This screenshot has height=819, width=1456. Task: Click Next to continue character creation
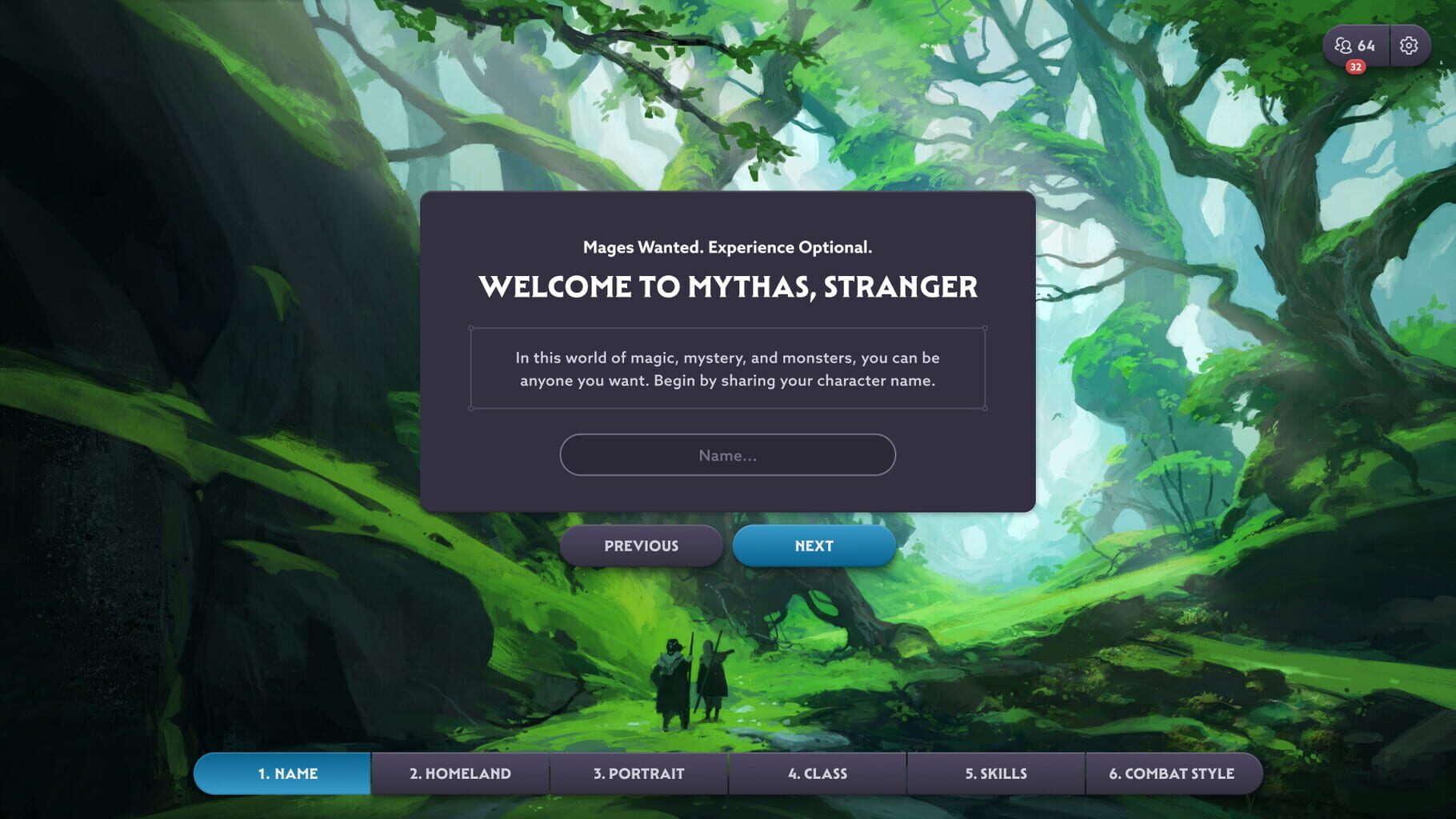coord(814,545)
